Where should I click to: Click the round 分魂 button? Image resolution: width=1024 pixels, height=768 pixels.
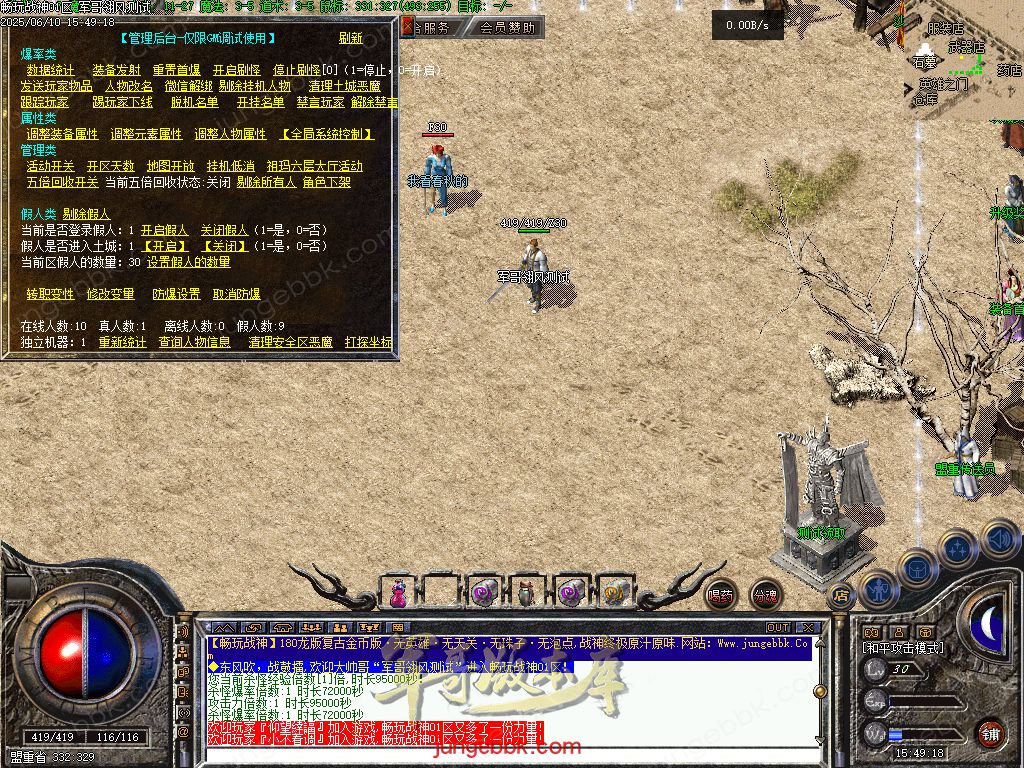(765, 596)
